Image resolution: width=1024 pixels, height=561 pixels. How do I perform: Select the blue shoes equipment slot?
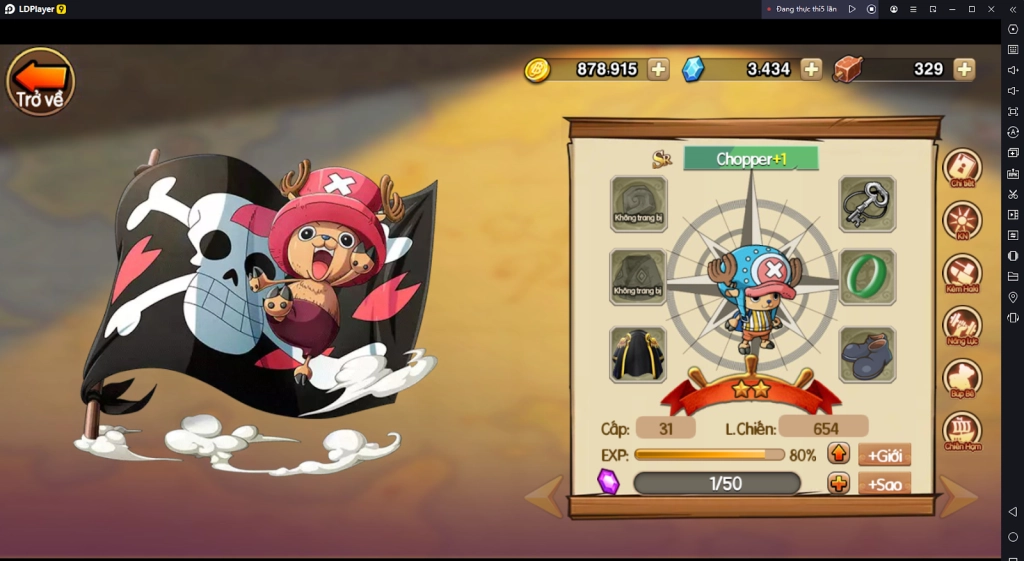point(866,354)
